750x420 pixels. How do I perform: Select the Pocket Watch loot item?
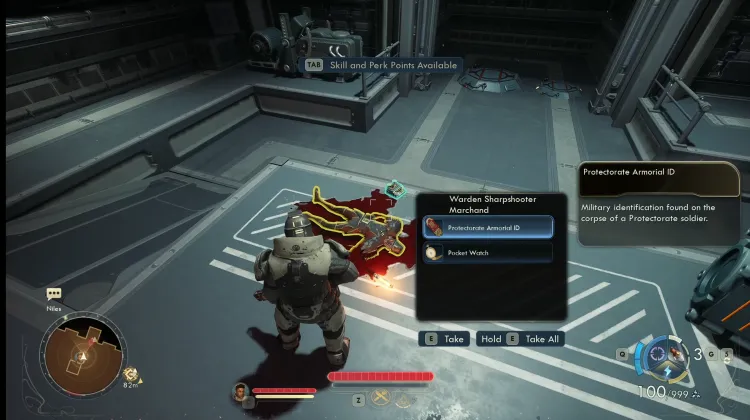point(487,253)
